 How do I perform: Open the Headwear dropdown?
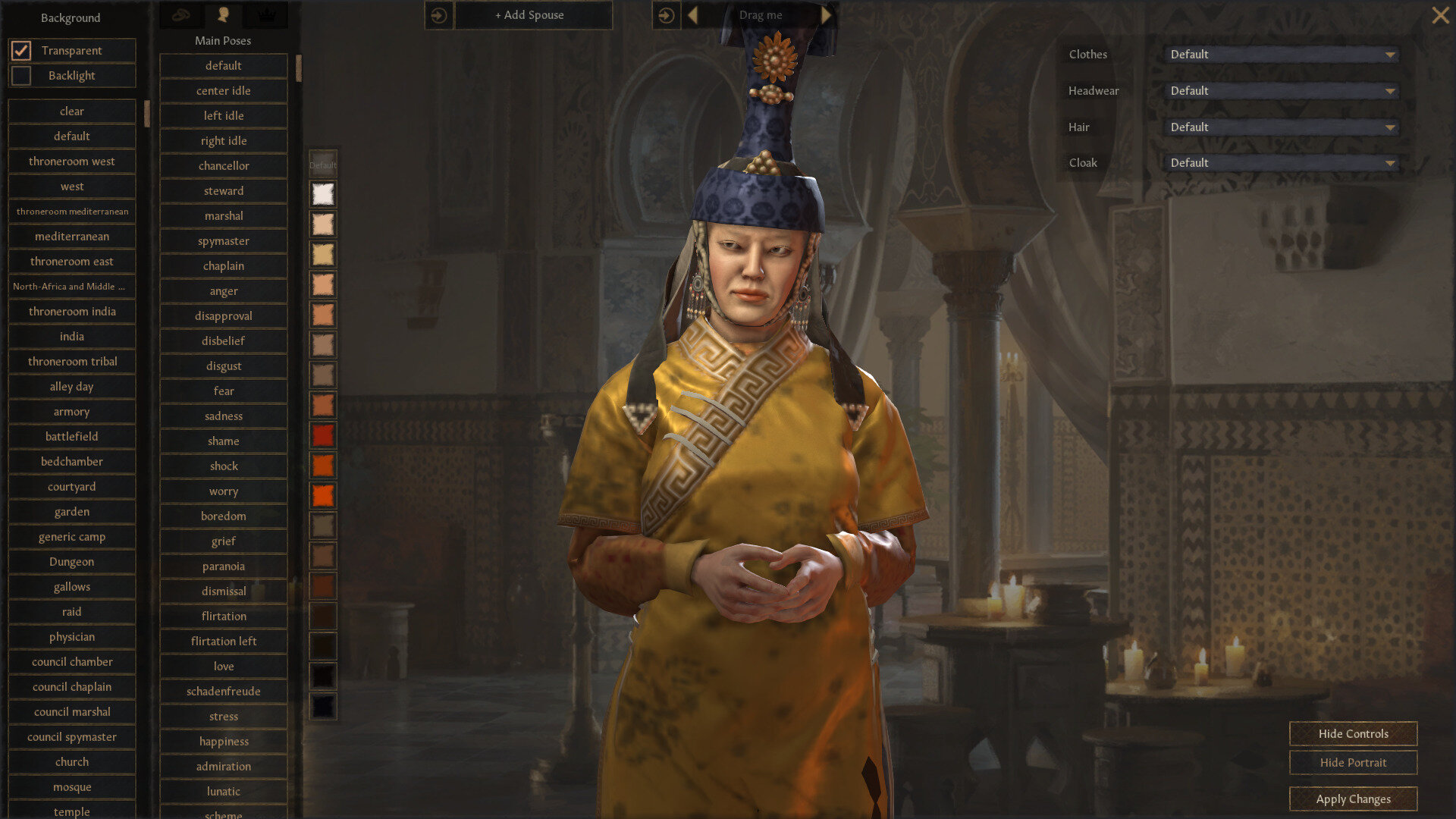[1280, 90]
